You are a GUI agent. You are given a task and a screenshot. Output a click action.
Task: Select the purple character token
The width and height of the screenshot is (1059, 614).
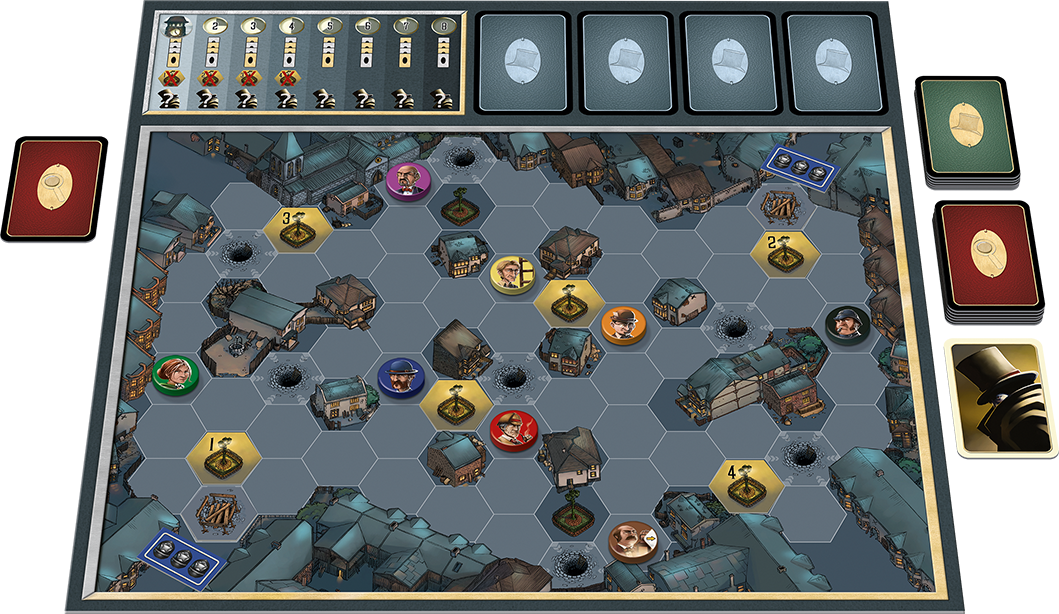tap(408, 180)
